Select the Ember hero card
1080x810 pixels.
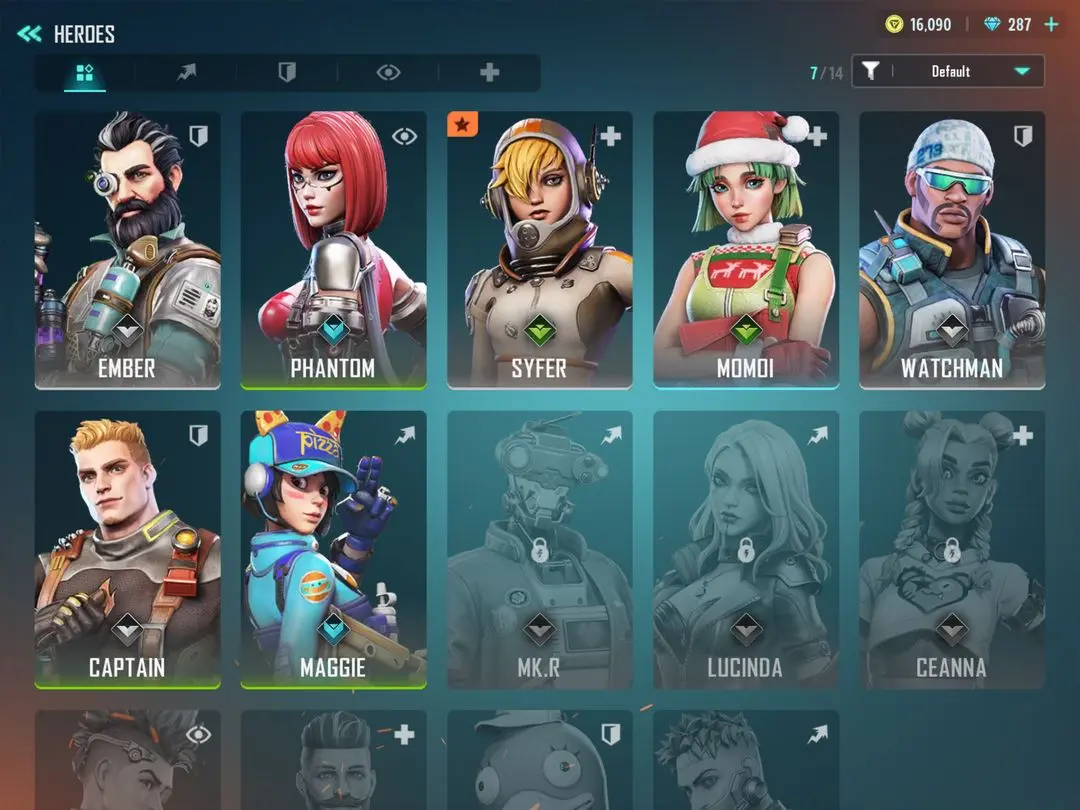(x=128, y=249)
